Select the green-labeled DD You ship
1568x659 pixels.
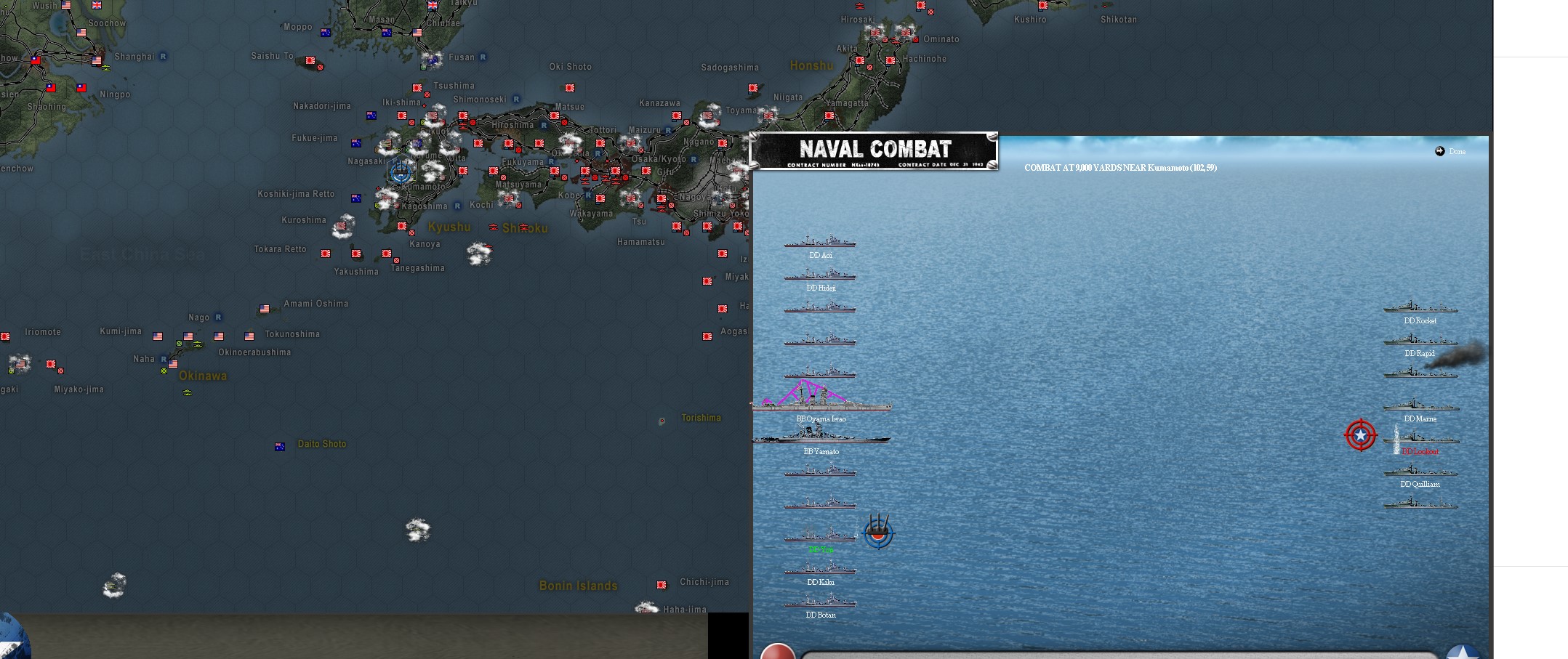coord(820,538)
